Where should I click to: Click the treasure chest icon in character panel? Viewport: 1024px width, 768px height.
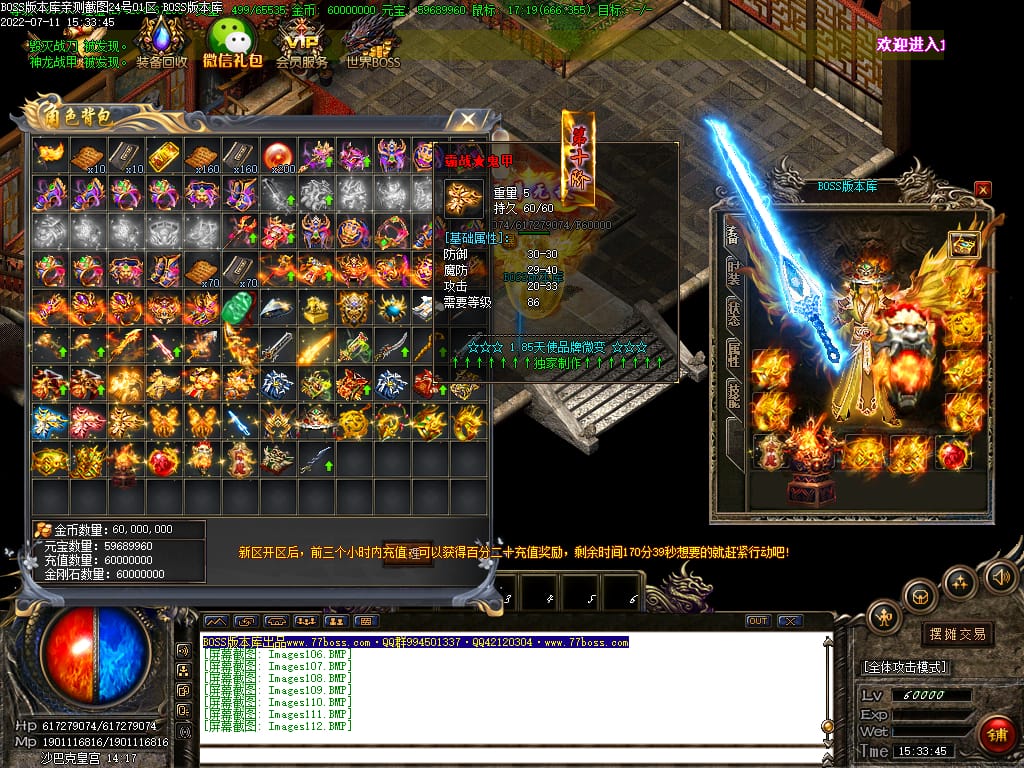coord(964,245)
